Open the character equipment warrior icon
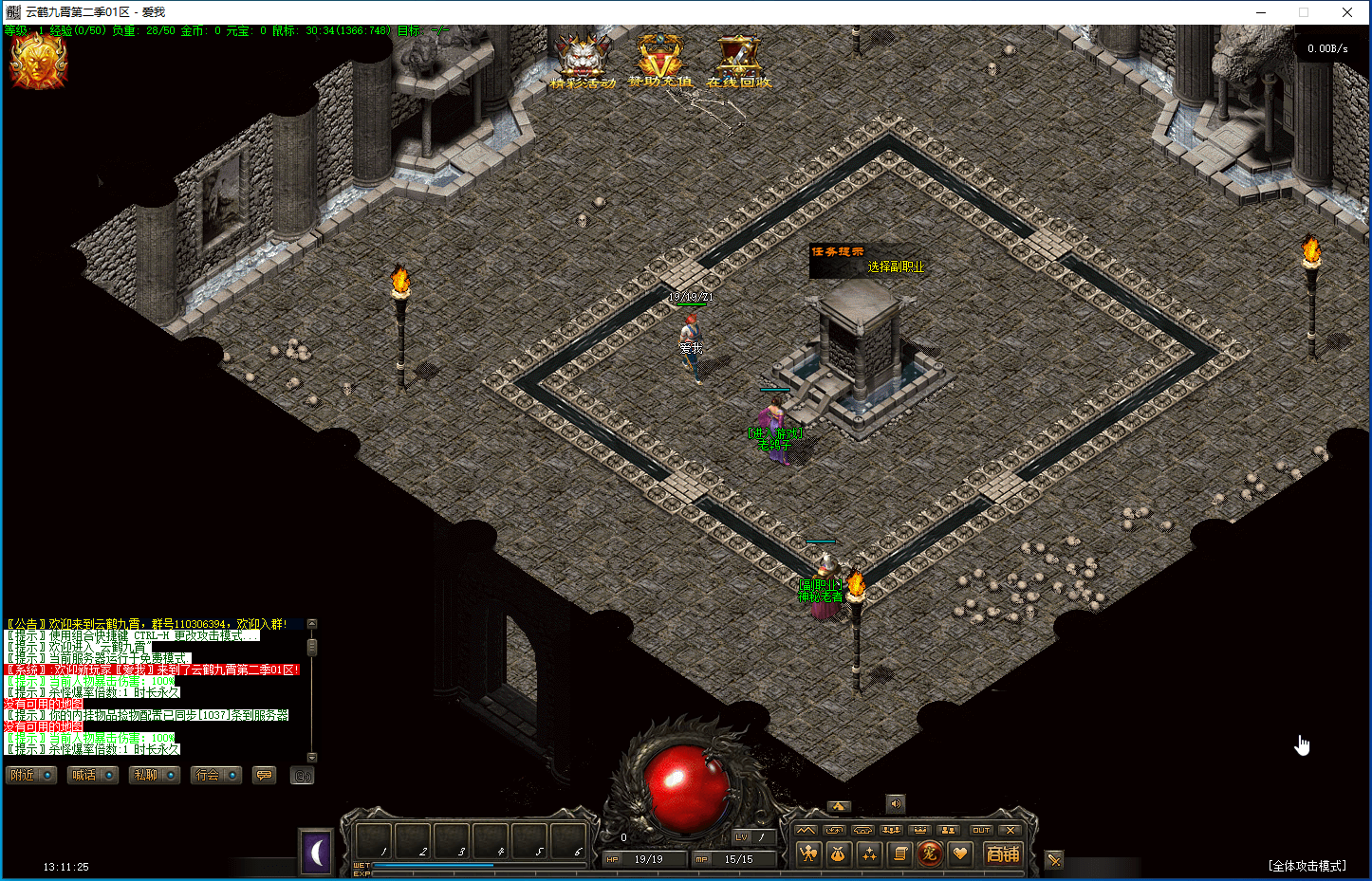 (808, 854)
